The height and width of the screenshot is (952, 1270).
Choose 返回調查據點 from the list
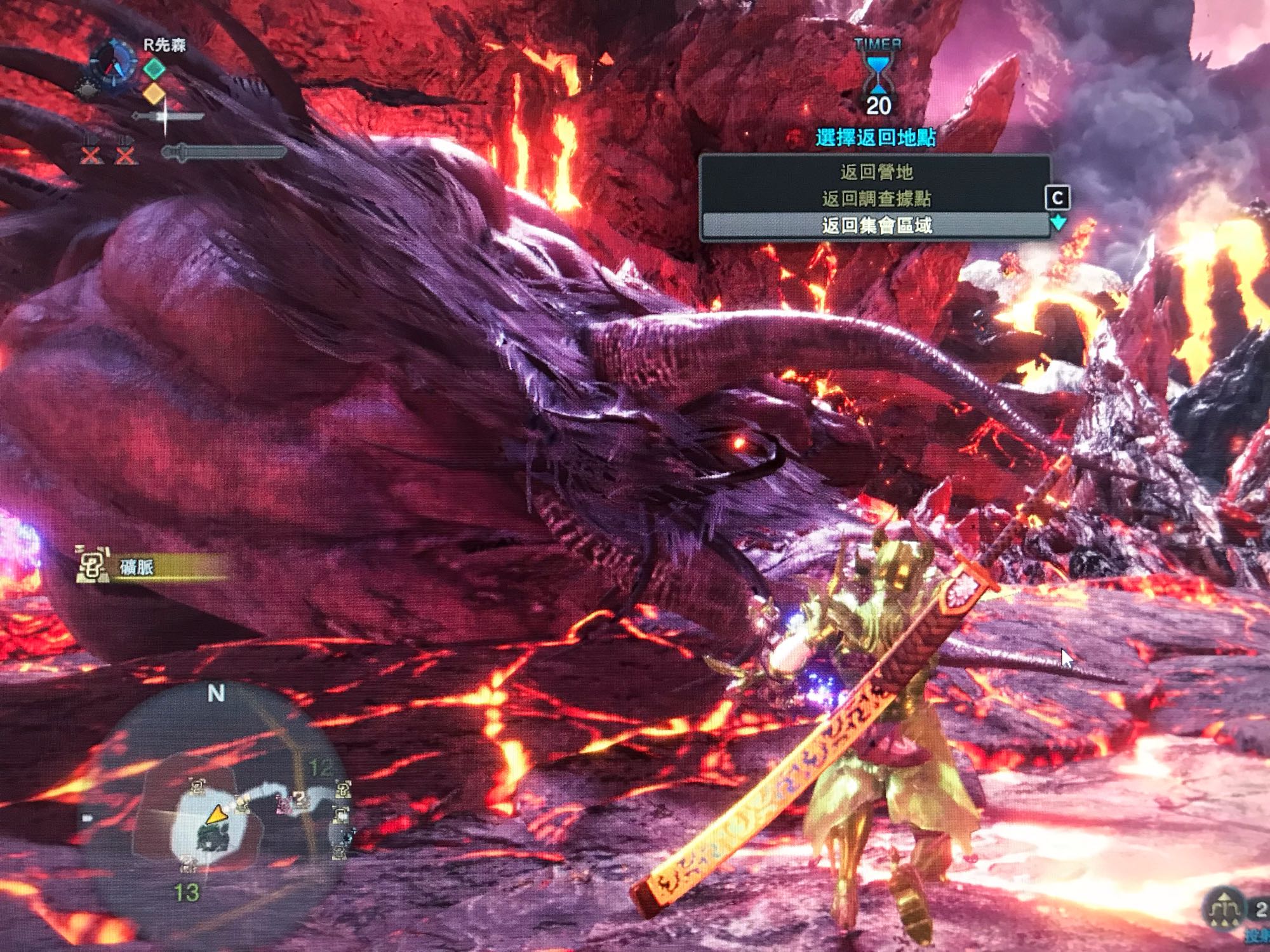click(x=876, y=199)
